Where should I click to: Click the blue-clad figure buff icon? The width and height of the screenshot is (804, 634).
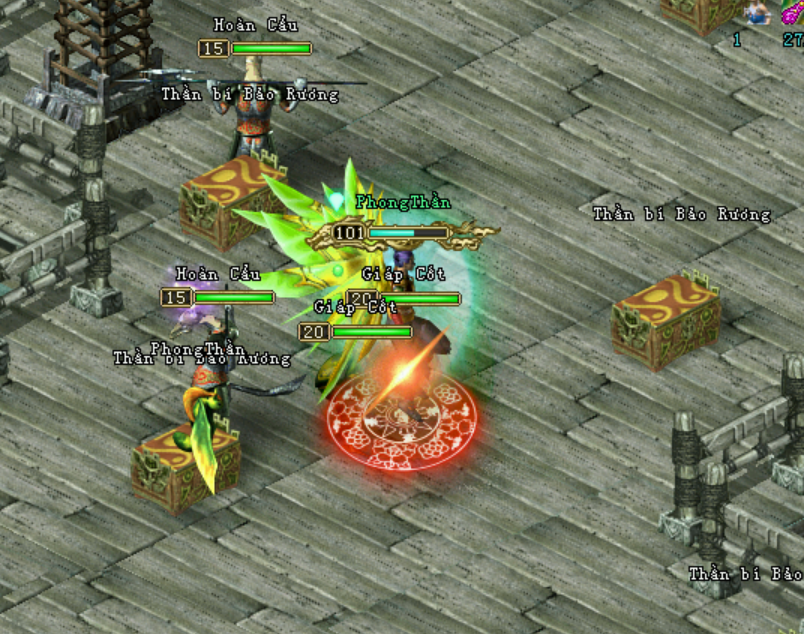click(x=756, y=12)
